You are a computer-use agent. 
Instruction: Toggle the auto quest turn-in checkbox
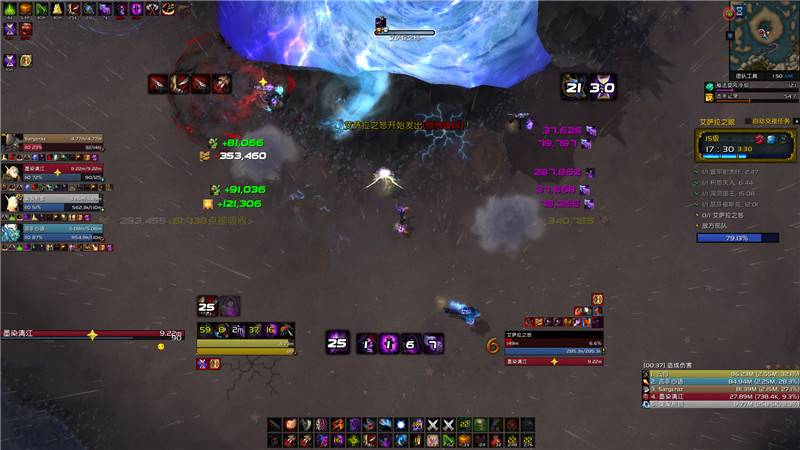tap(747, 121)
